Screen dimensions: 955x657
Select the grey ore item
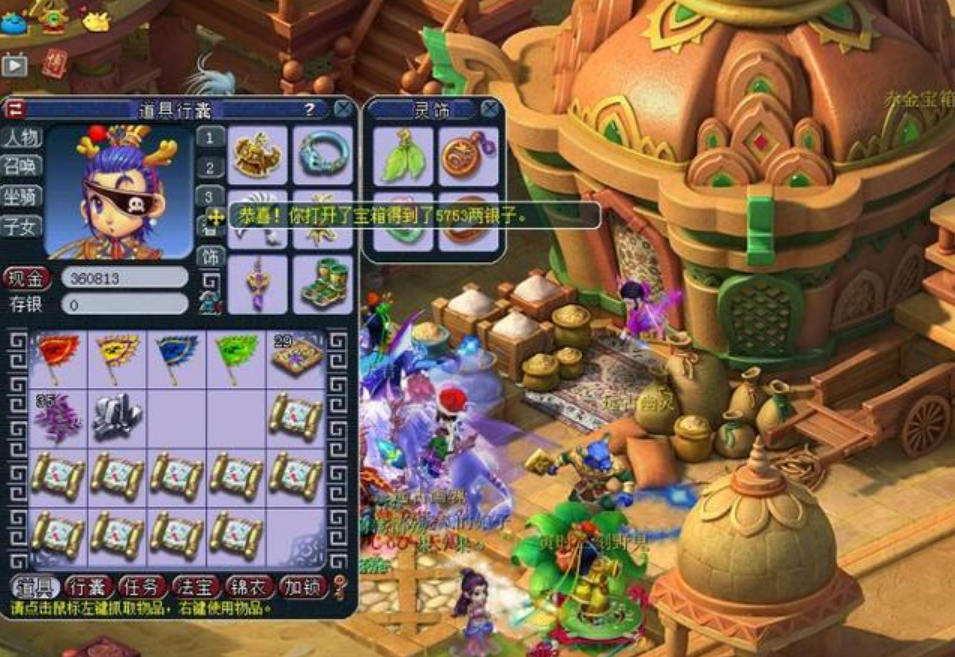tap(116, 416)
